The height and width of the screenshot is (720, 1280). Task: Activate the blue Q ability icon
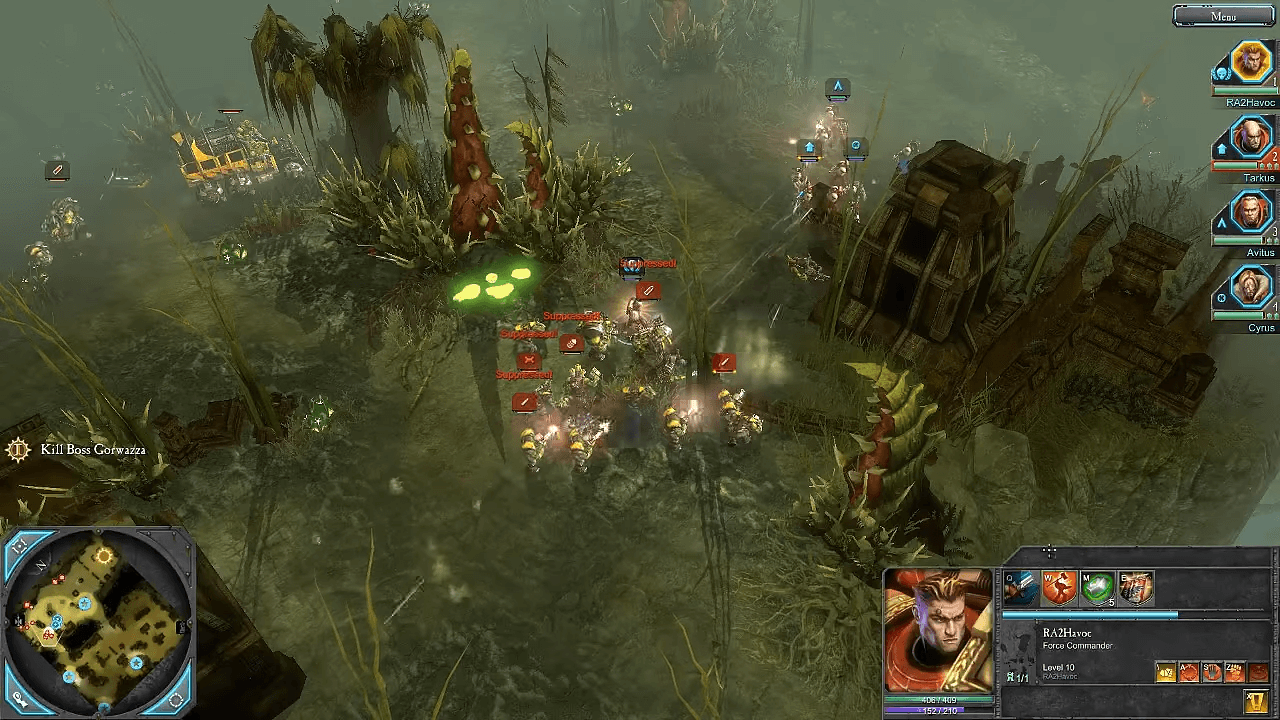coord(1020,588)
